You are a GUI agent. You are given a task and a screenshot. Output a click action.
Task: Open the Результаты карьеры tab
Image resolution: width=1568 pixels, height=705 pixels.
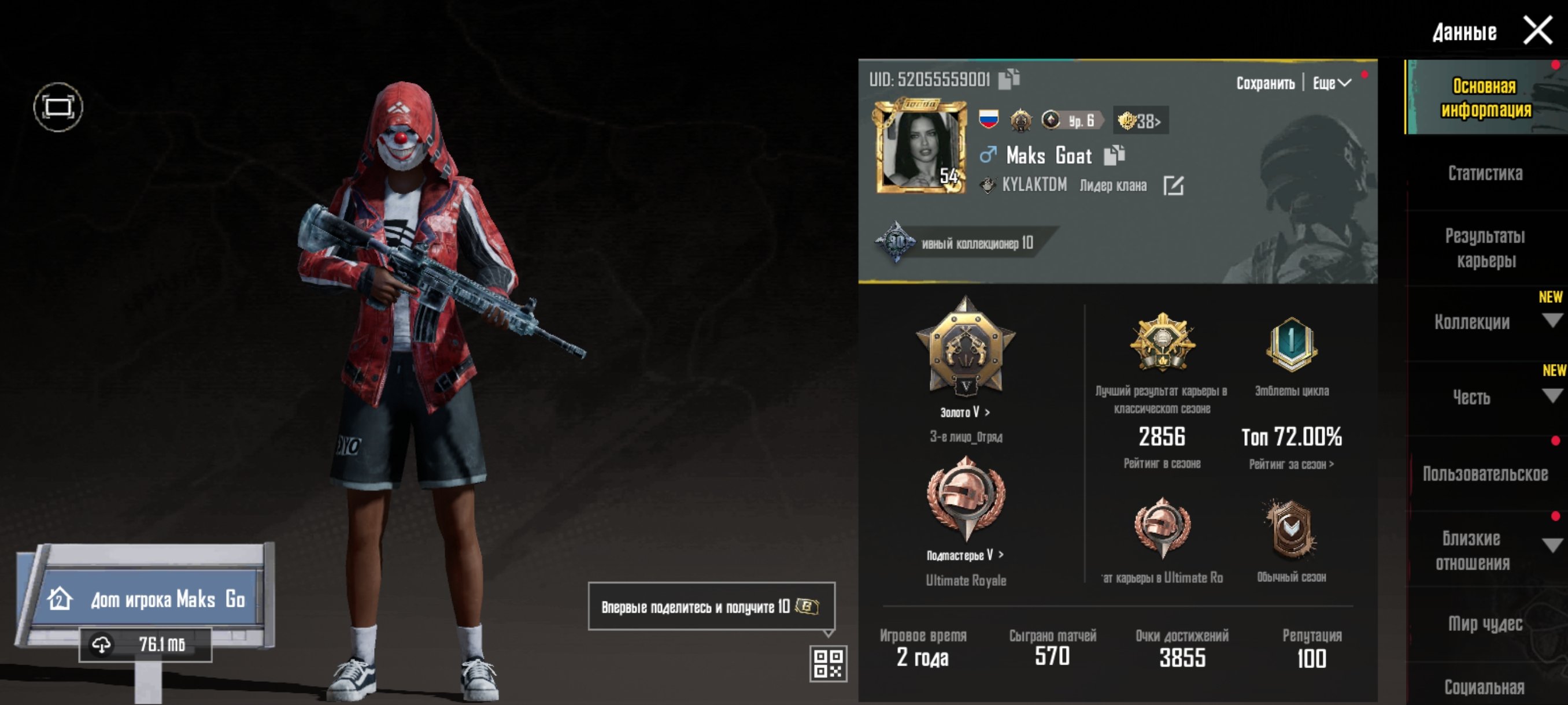pos(1485,248)
